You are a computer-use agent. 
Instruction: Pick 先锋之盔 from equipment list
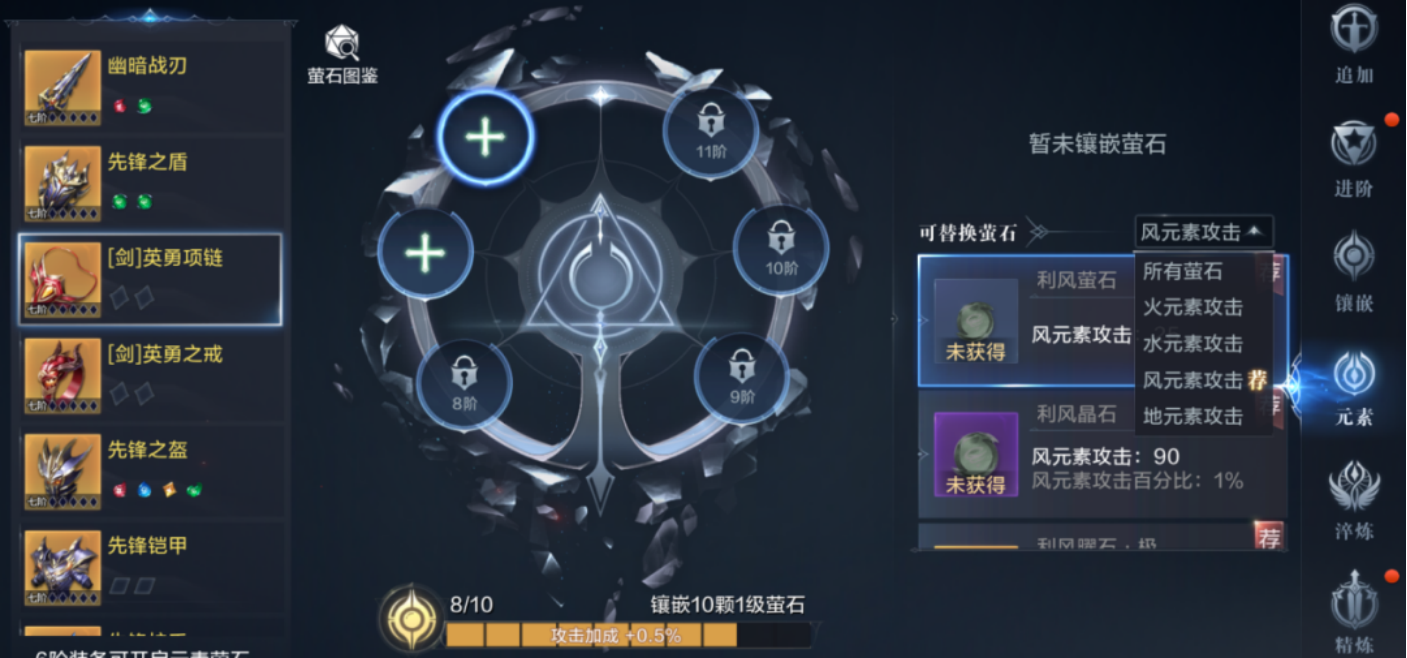point(150,470)
